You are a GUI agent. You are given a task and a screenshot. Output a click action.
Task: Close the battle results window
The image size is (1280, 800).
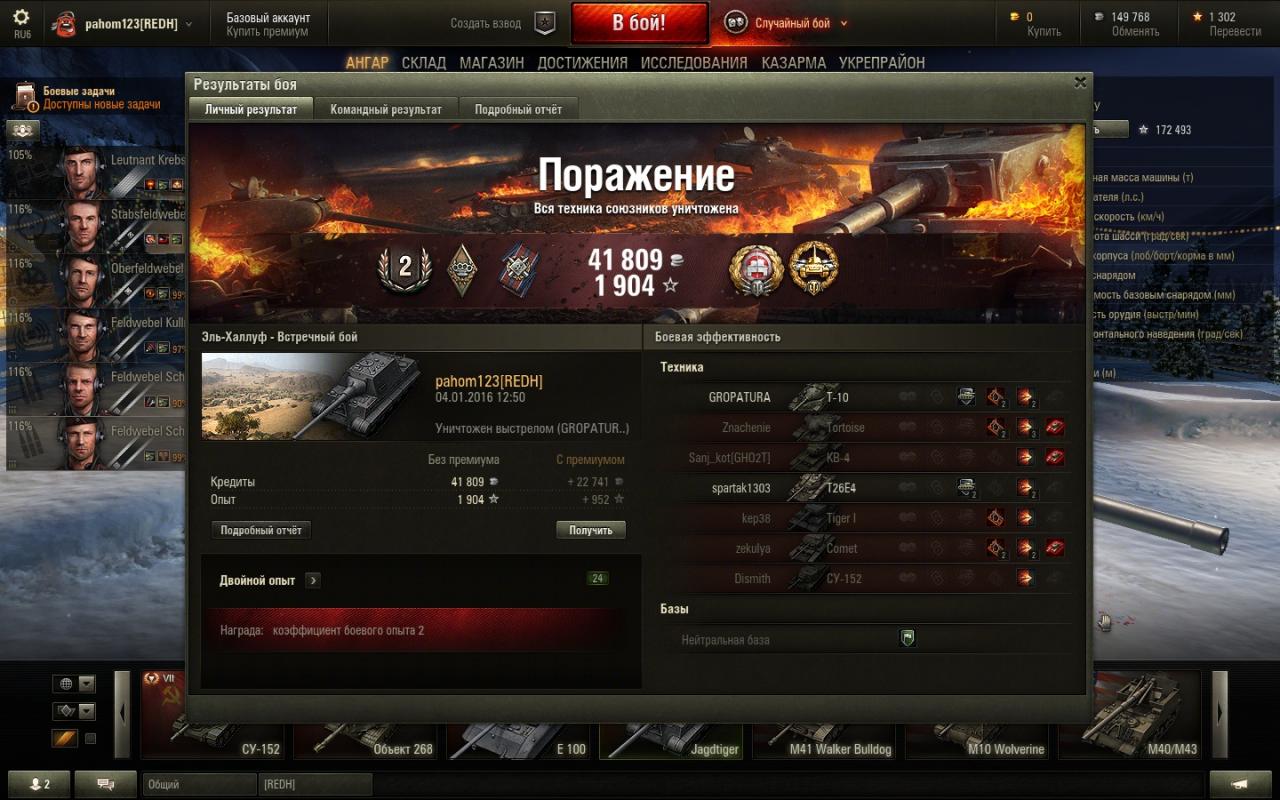point(1080,83)
